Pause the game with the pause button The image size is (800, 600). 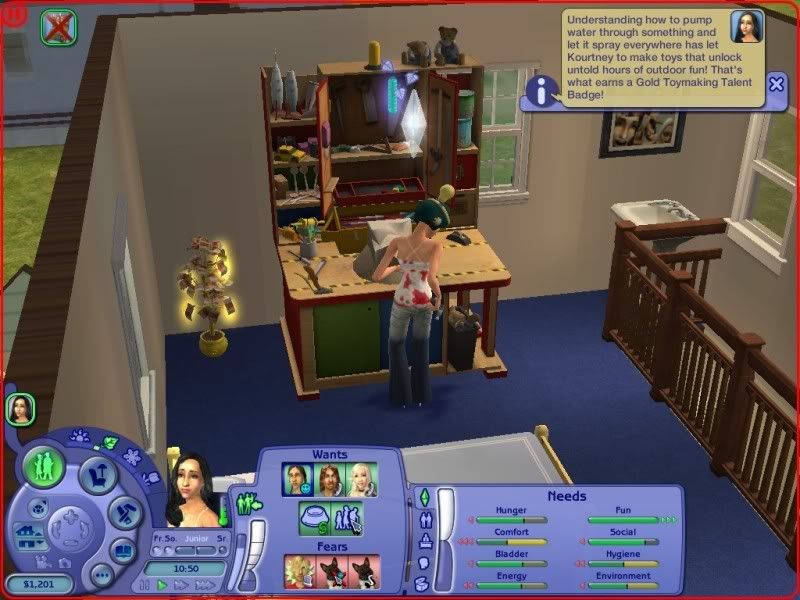(x=146, y=584)
